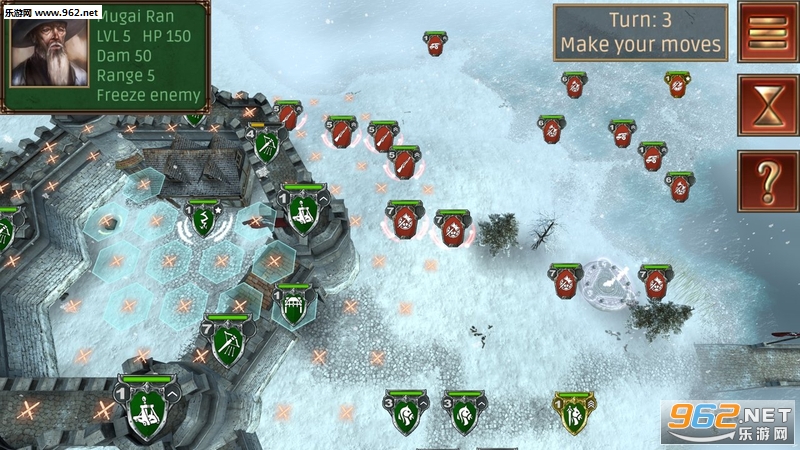
Task: Open the game menu with three bars
Action: click(767, 33)
